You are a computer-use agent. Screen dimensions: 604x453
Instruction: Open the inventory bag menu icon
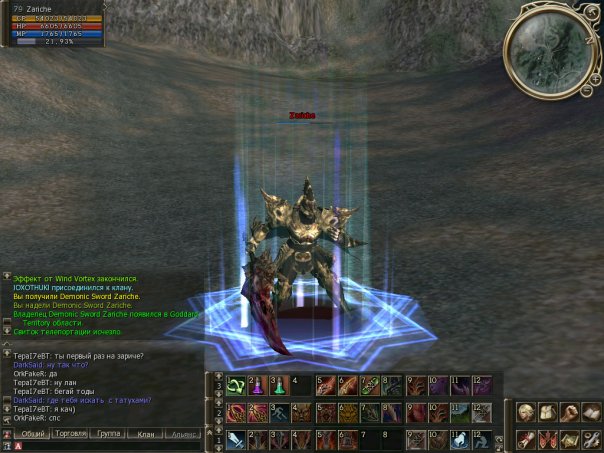[x=547, y=412]
